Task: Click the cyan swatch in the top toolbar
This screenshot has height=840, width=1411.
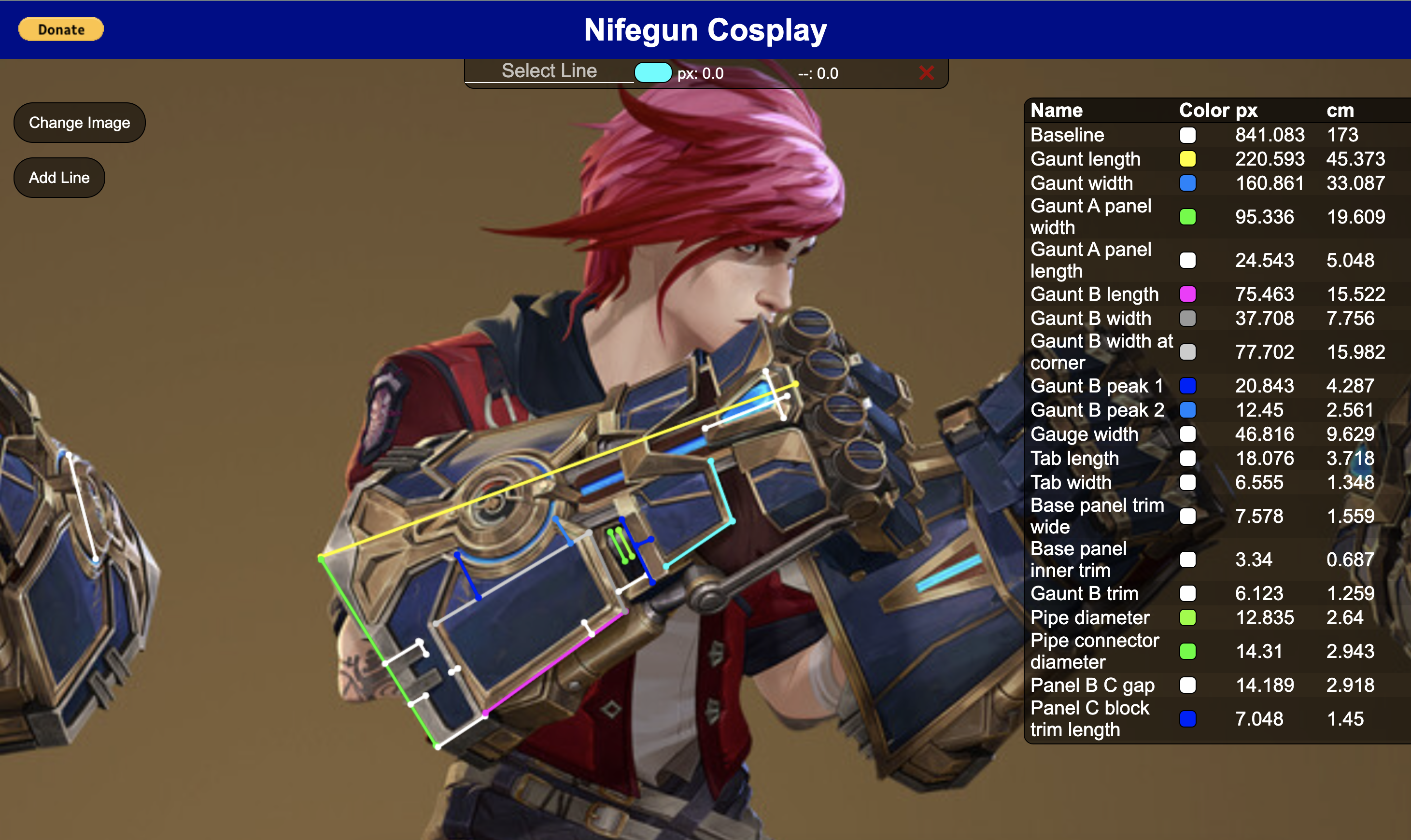Action: pyautogui.click(x=653, y=72)
